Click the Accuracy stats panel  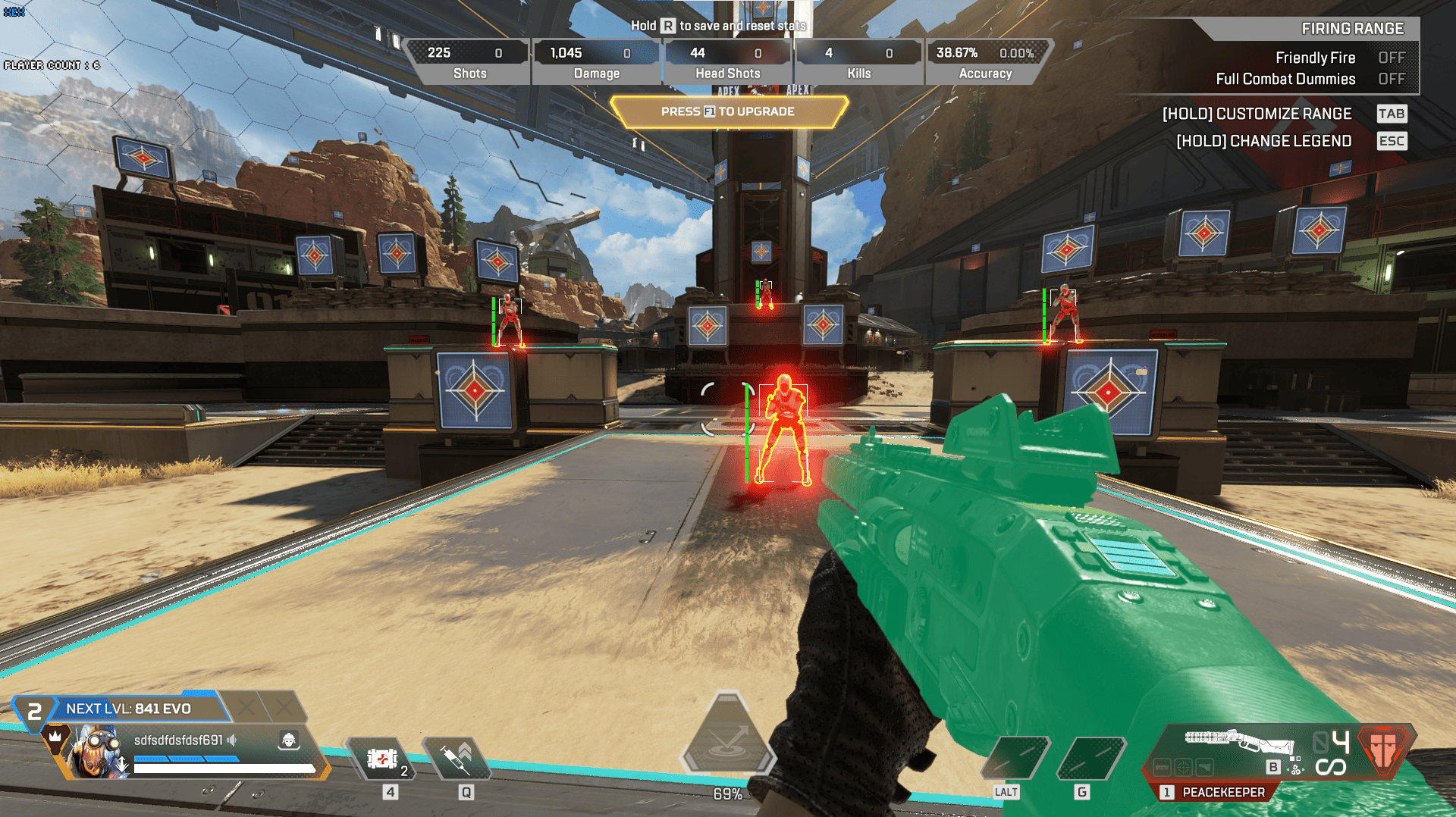point(985,62)
